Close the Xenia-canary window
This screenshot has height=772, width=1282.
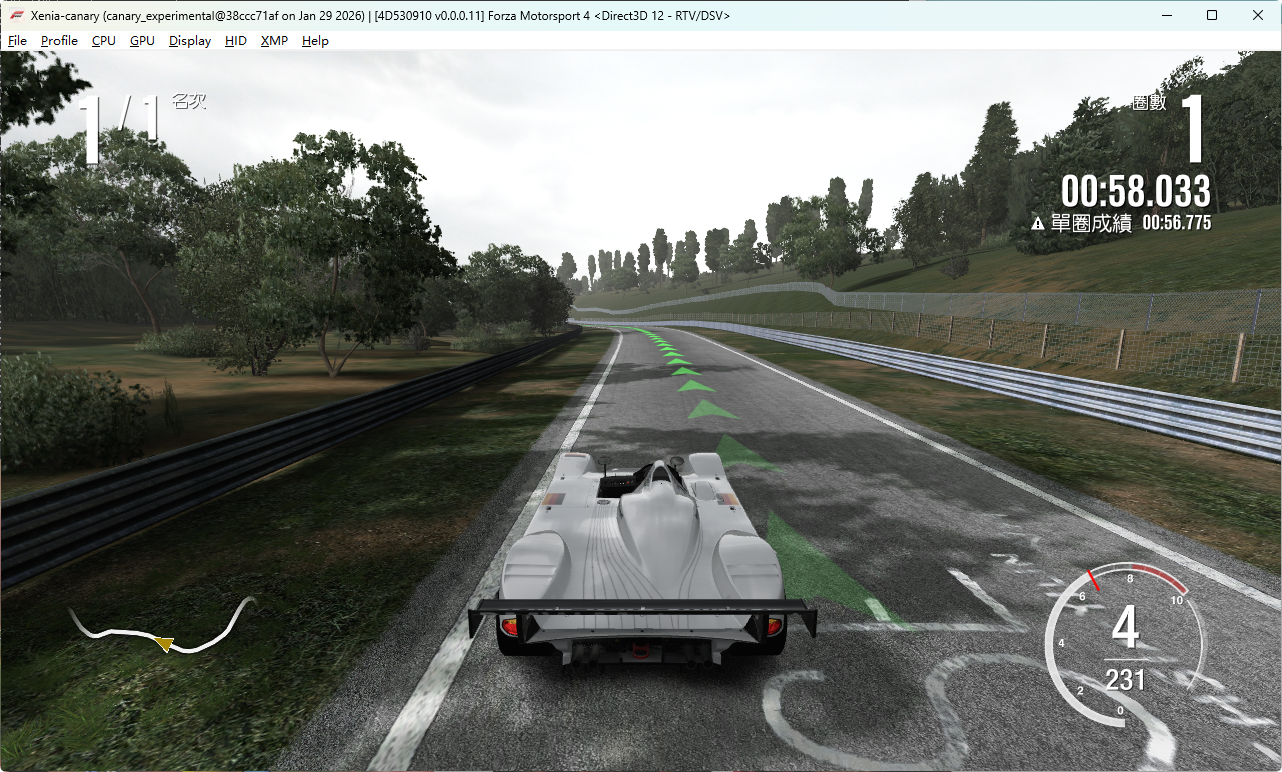pyautogui.click(x=1258, y=15)
